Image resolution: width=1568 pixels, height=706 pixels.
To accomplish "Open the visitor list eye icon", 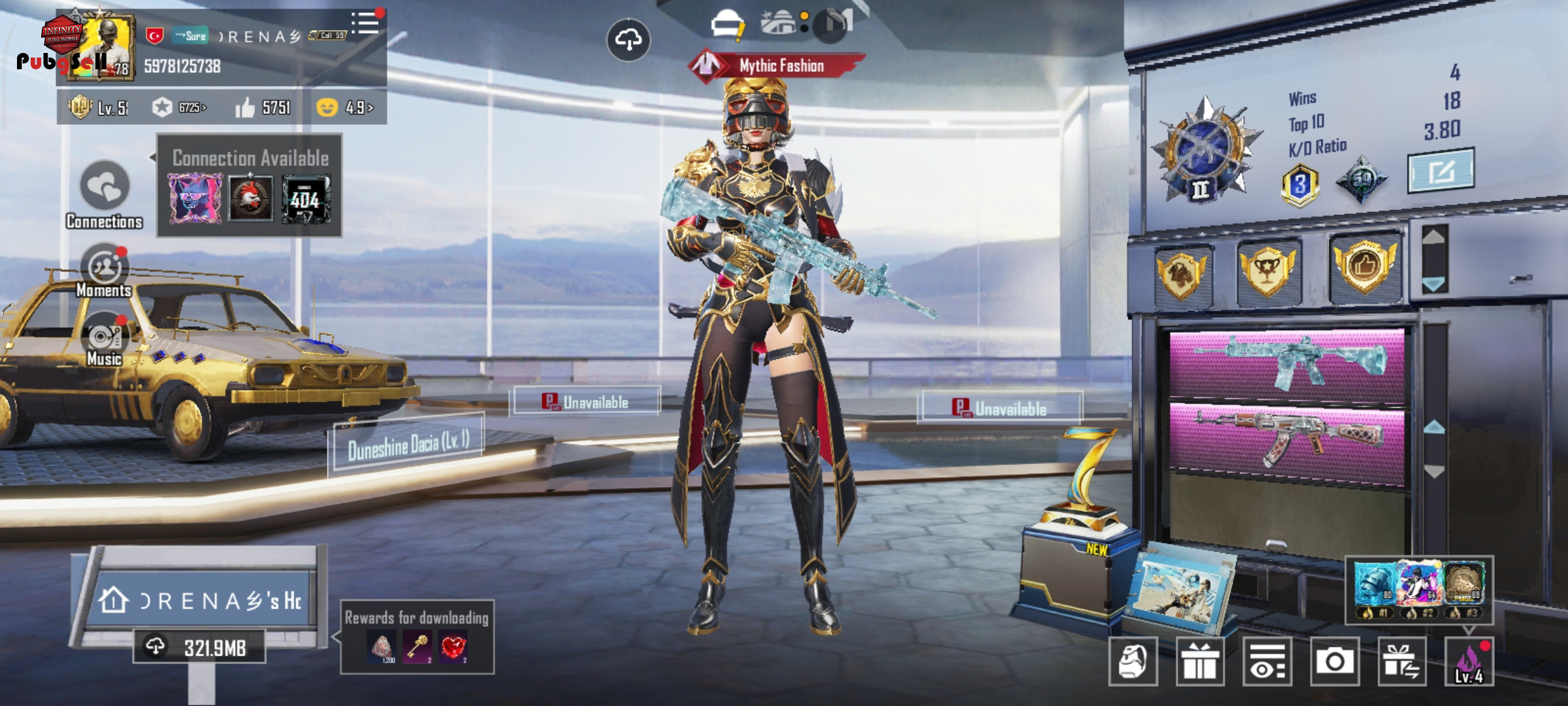I will [1267, 662].
